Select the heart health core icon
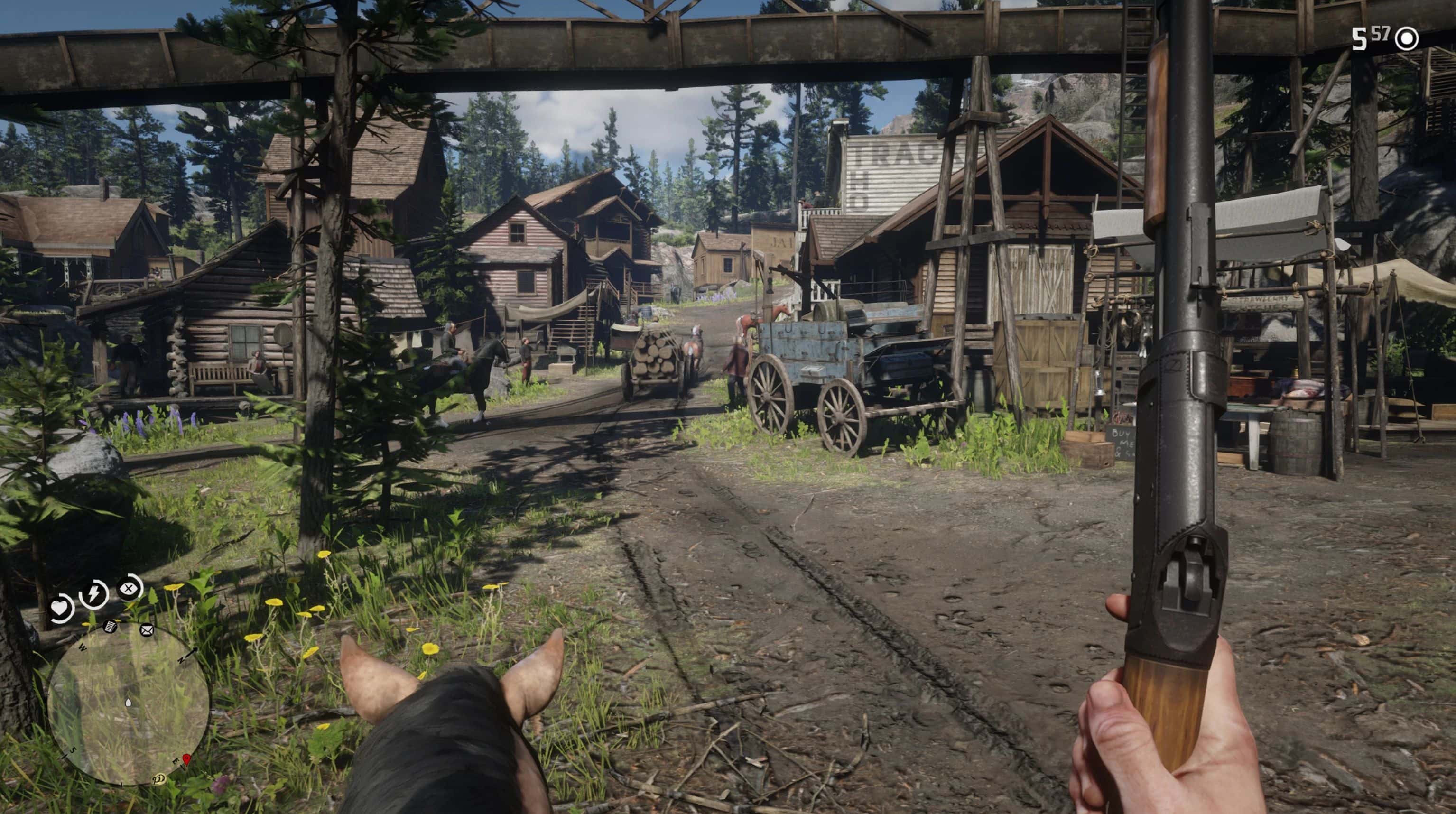1456x814 pixels. (x=60, y=608)
